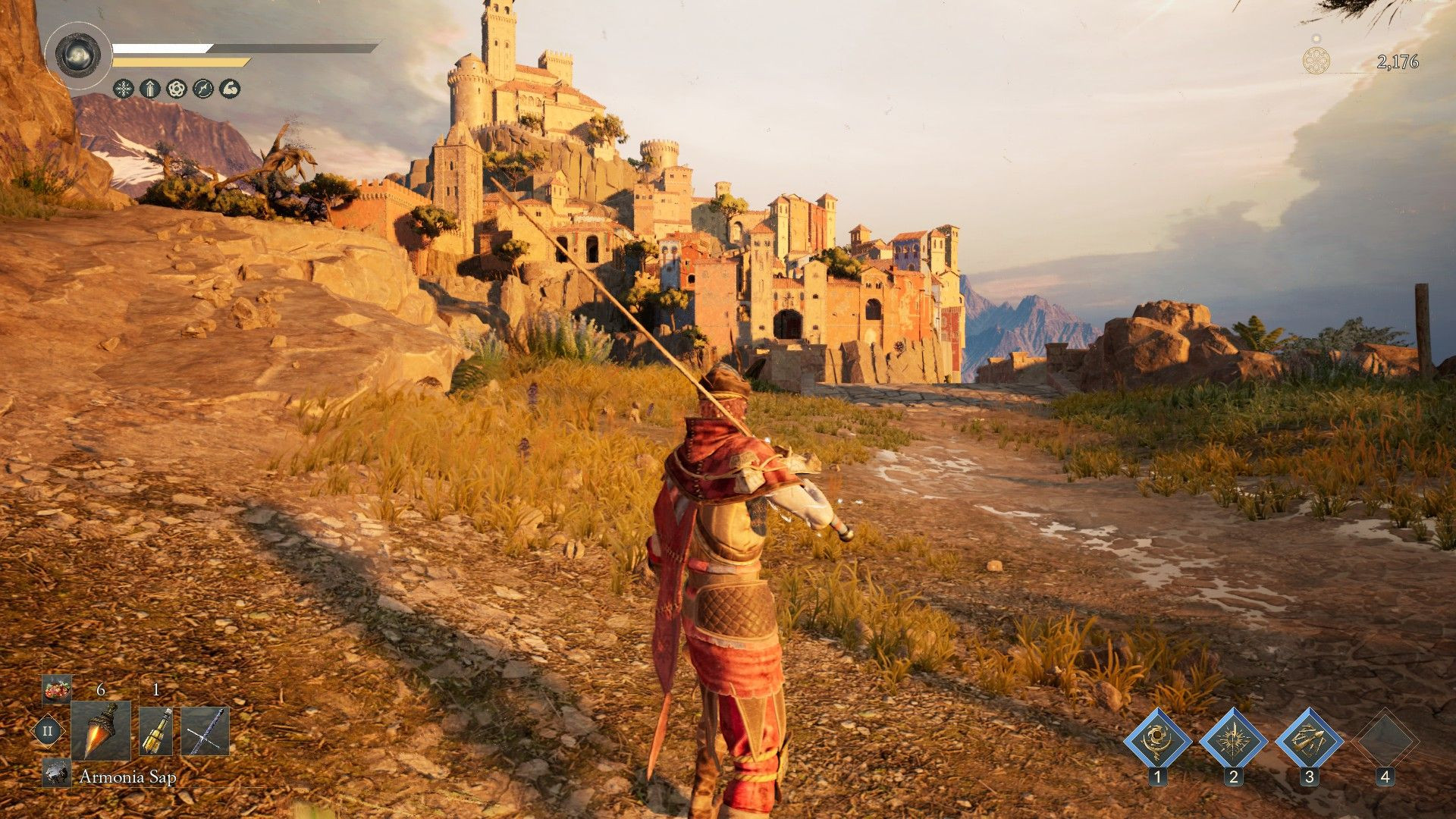View the snowflake-style cross buff icon
This screenshot has height=819, width=1456.
pos(123,89)
